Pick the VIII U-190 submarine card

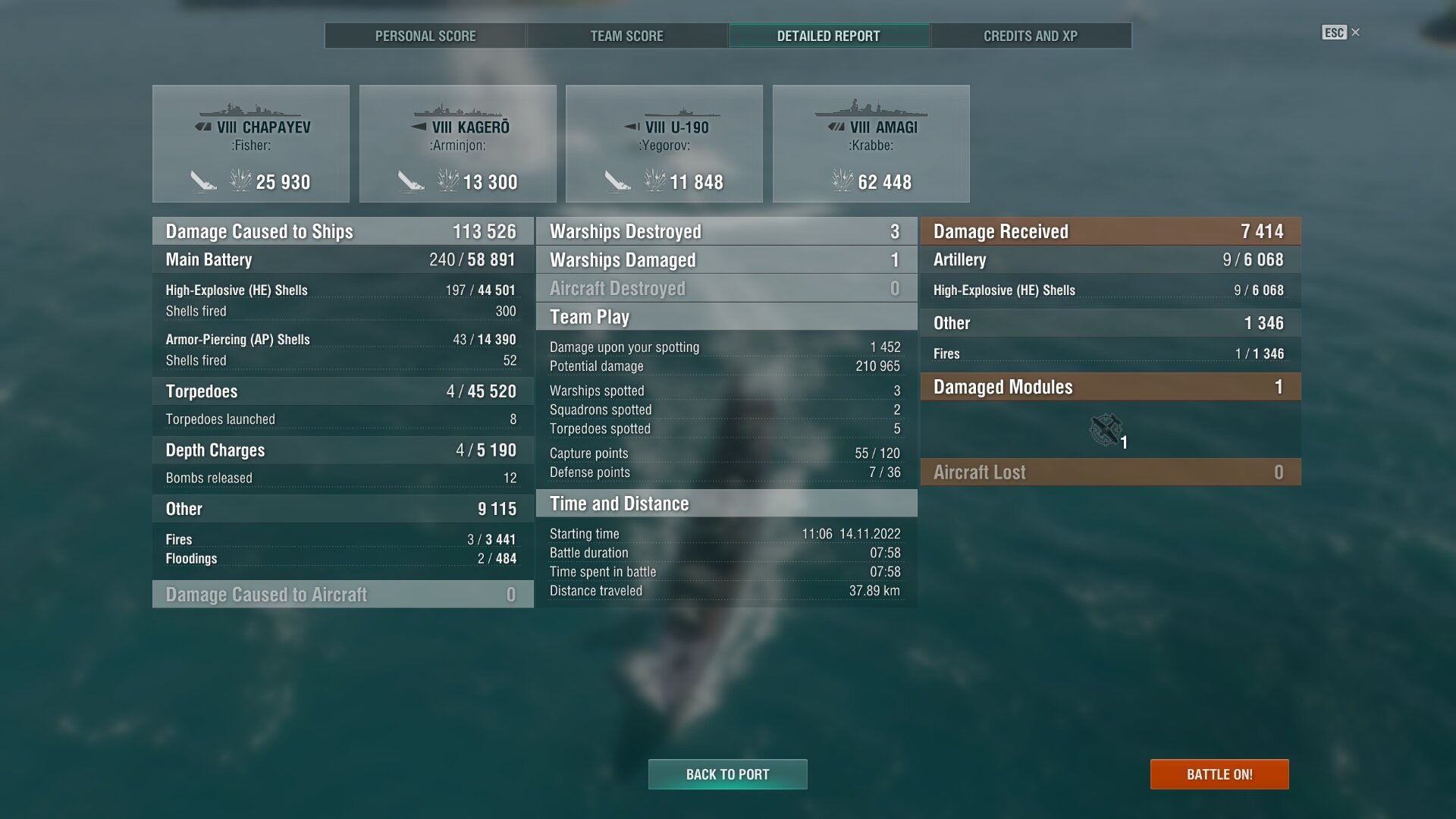pos(664,143)
